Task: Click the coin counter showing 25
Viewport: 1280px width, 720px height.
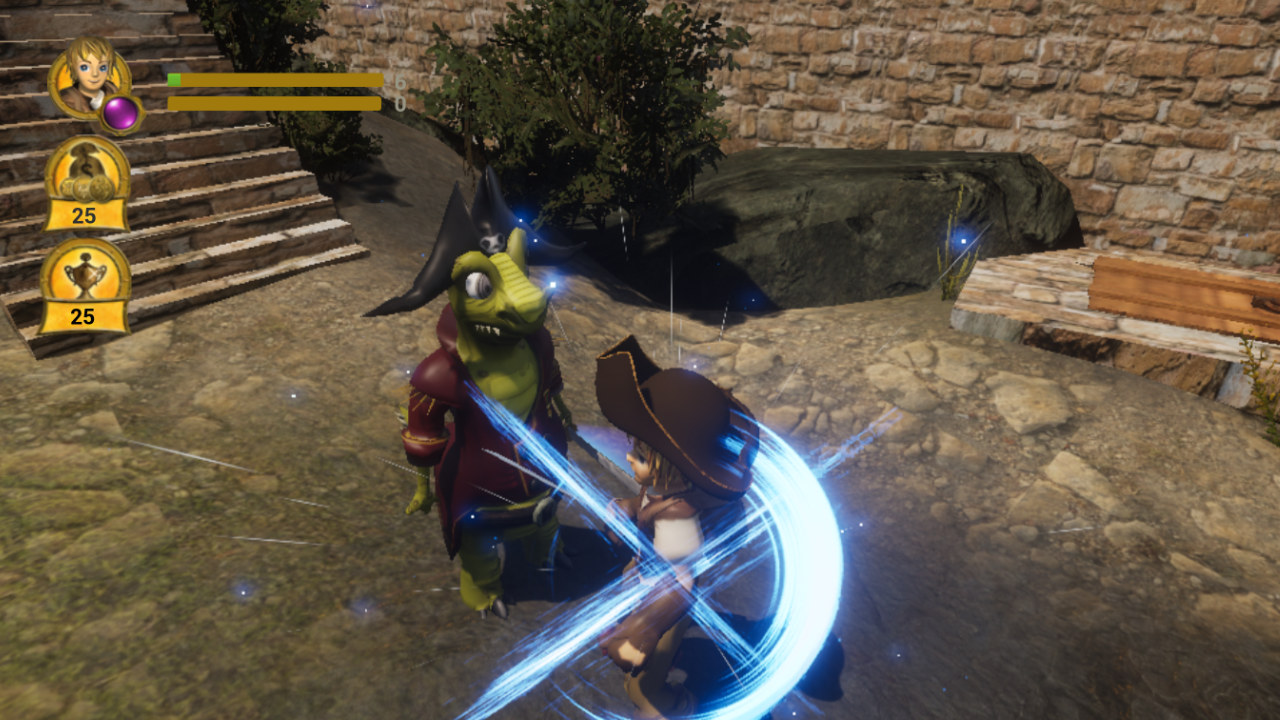Action: pos(85,213)
